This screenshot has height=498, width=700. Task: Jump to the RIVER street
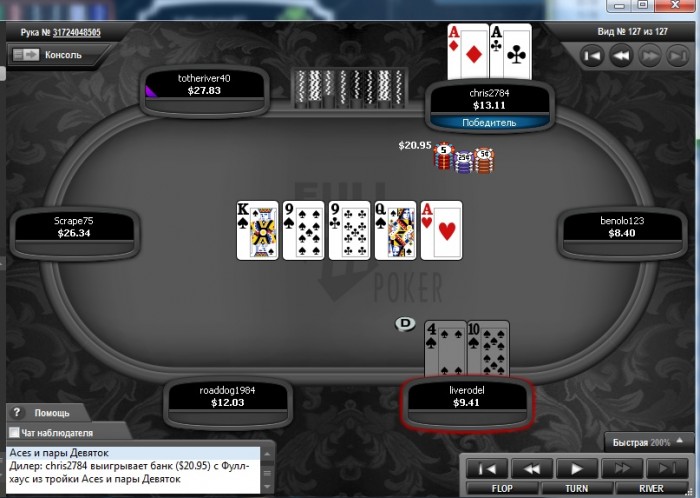(650, 488)
